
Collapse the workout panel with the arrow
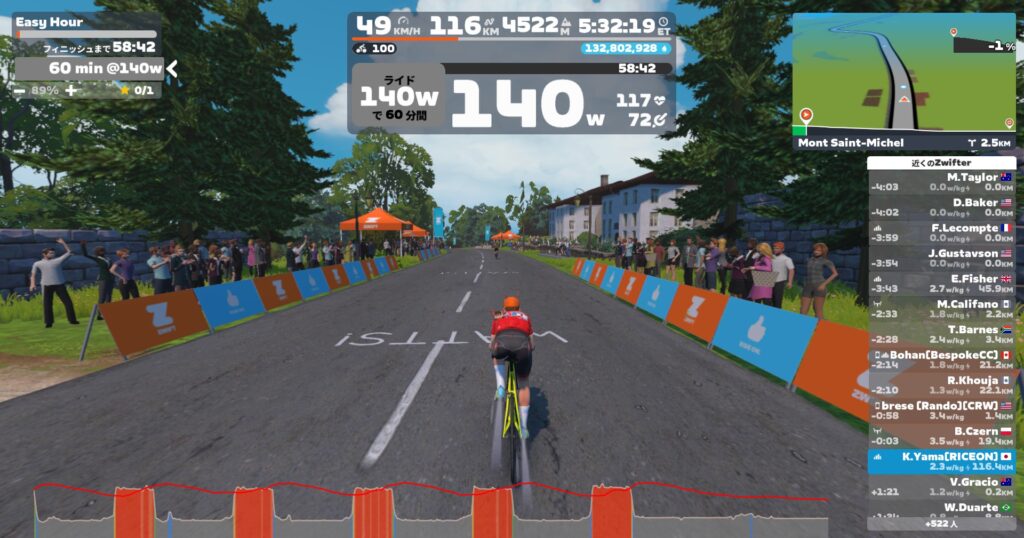pyautogui.click(x=172, y=68)
